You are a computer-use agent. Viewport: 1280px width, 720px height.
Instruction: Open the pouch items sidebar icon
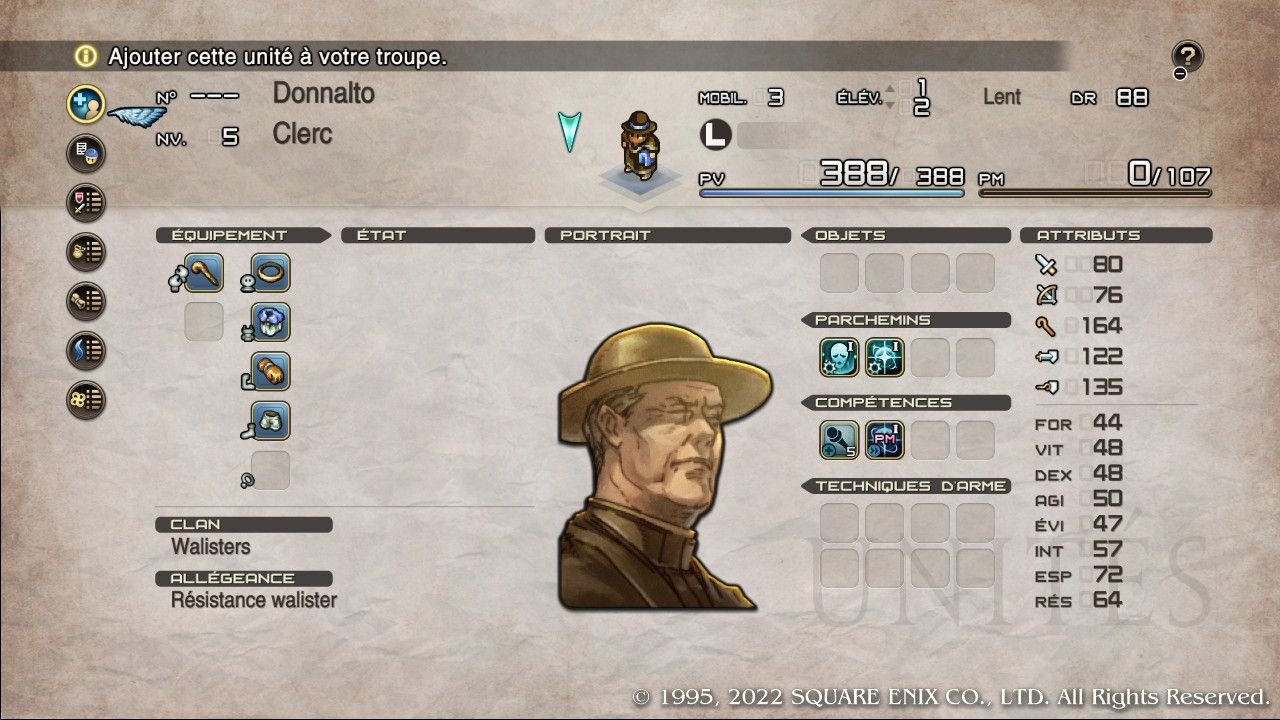pyautogui.click(x=85, y=251)
